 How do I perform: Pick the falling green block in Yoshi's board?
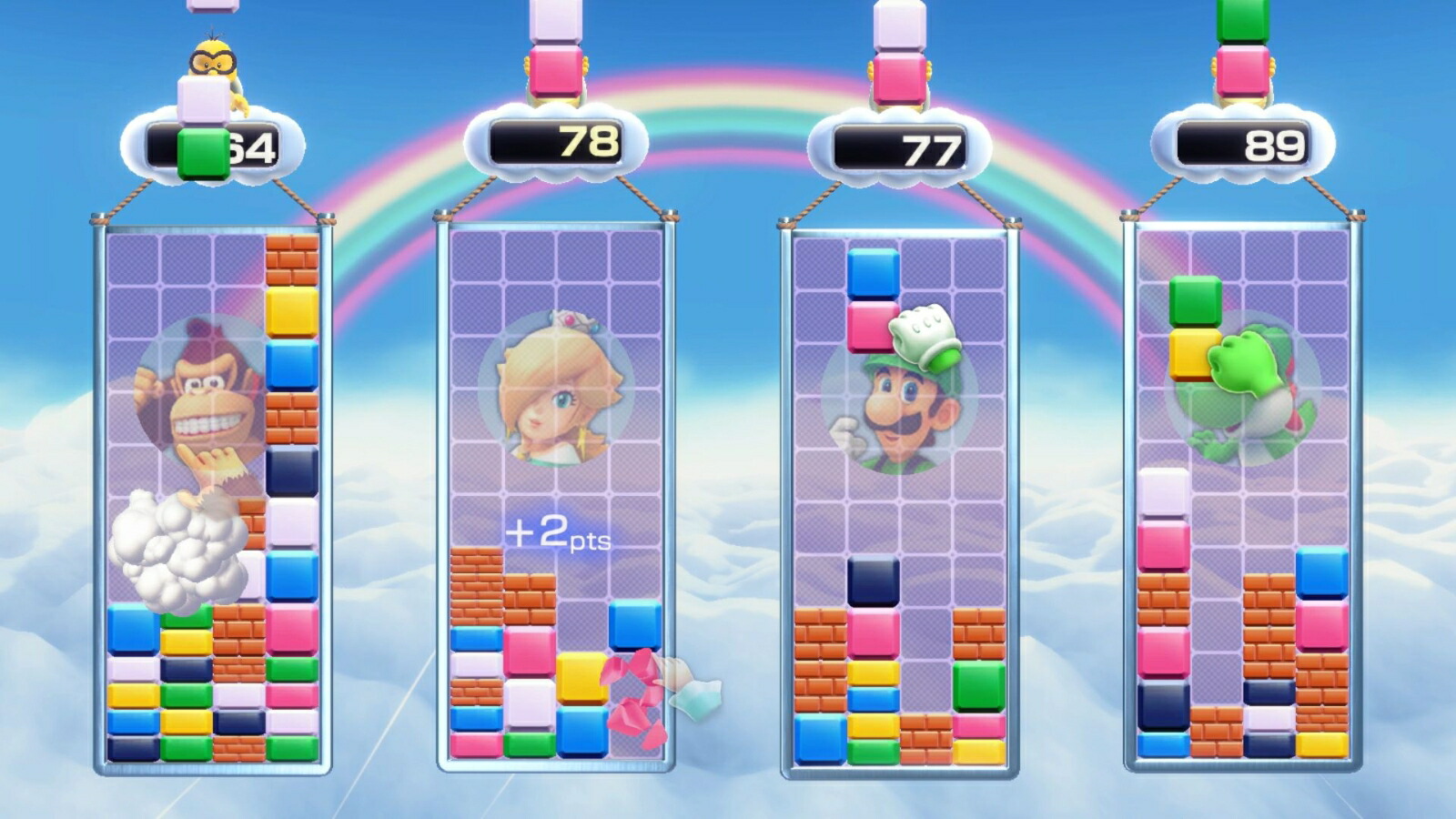1195,301
